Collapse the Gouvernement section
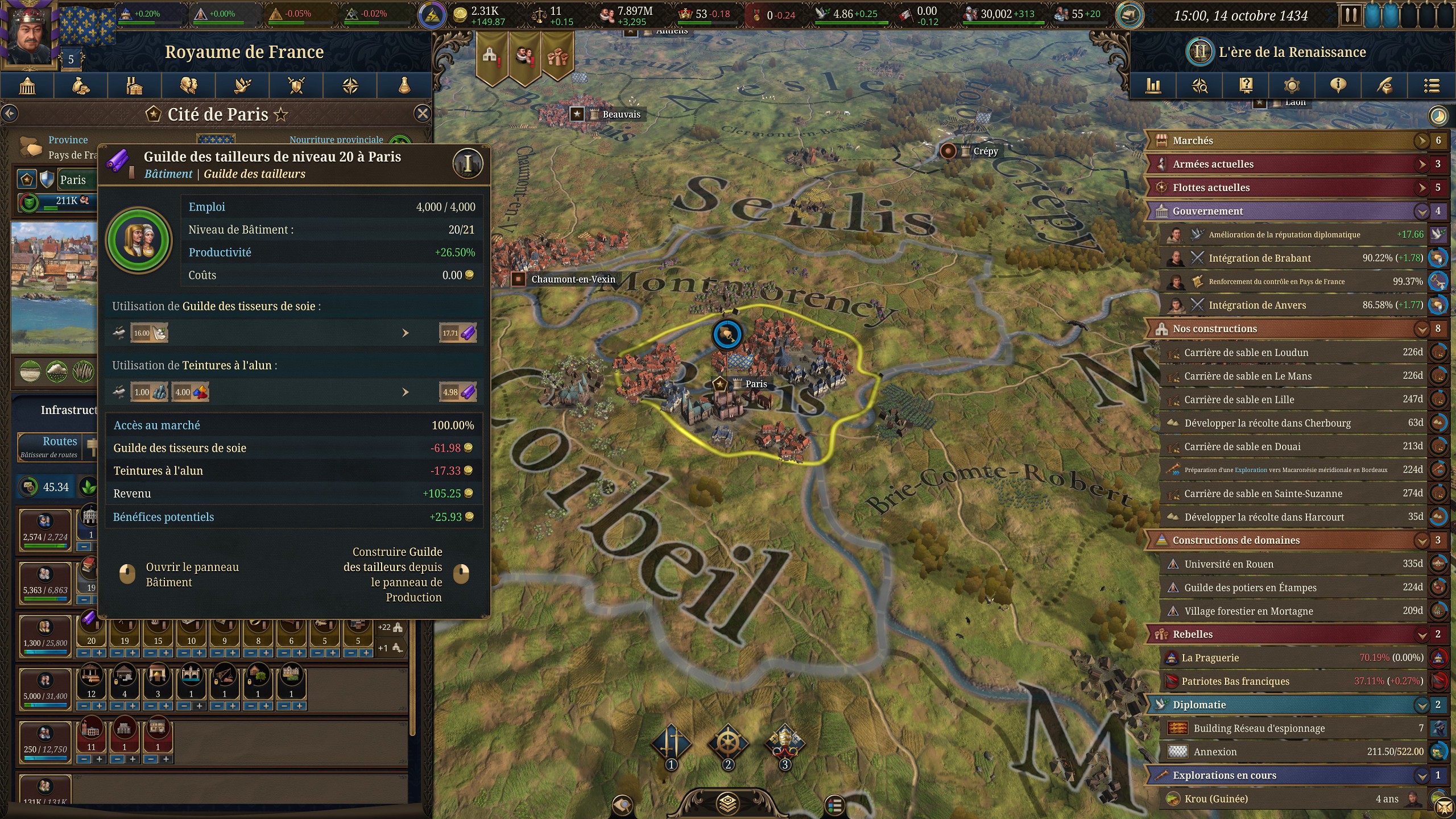1456x819 pixels. 1421,212
